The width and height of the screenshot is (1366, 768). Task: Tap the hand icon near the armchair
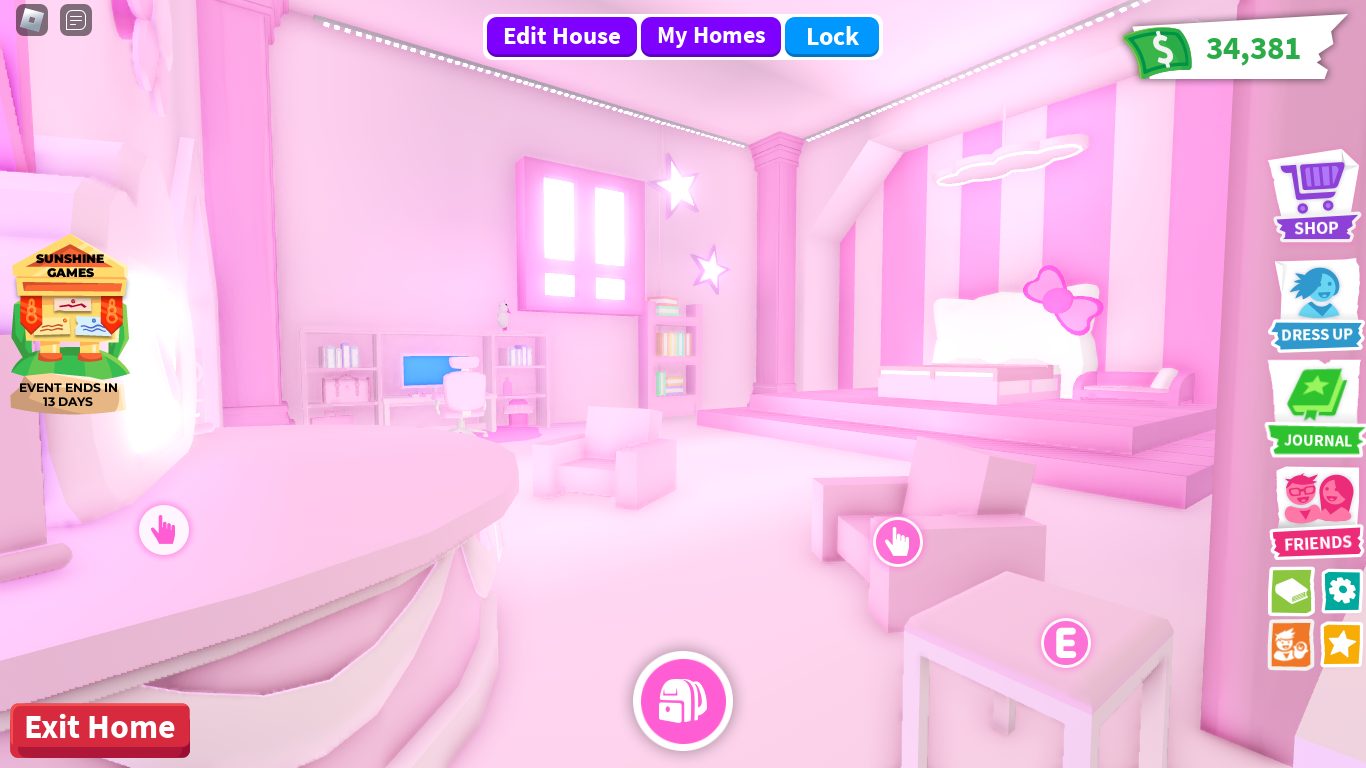(x=897, y=541)
